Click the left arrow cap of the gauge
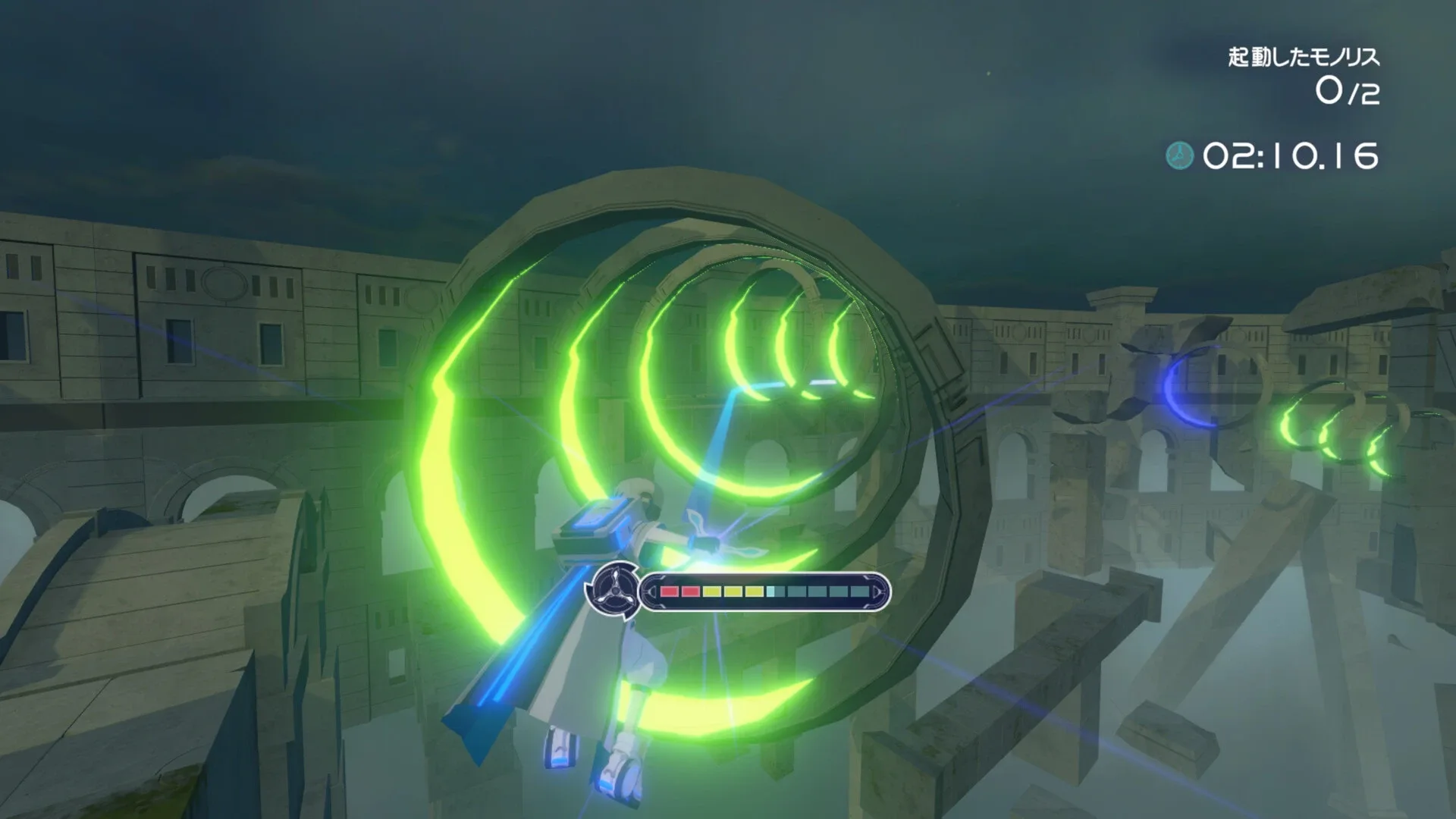This screenshot has width=1456, height=819. (653, 591)
